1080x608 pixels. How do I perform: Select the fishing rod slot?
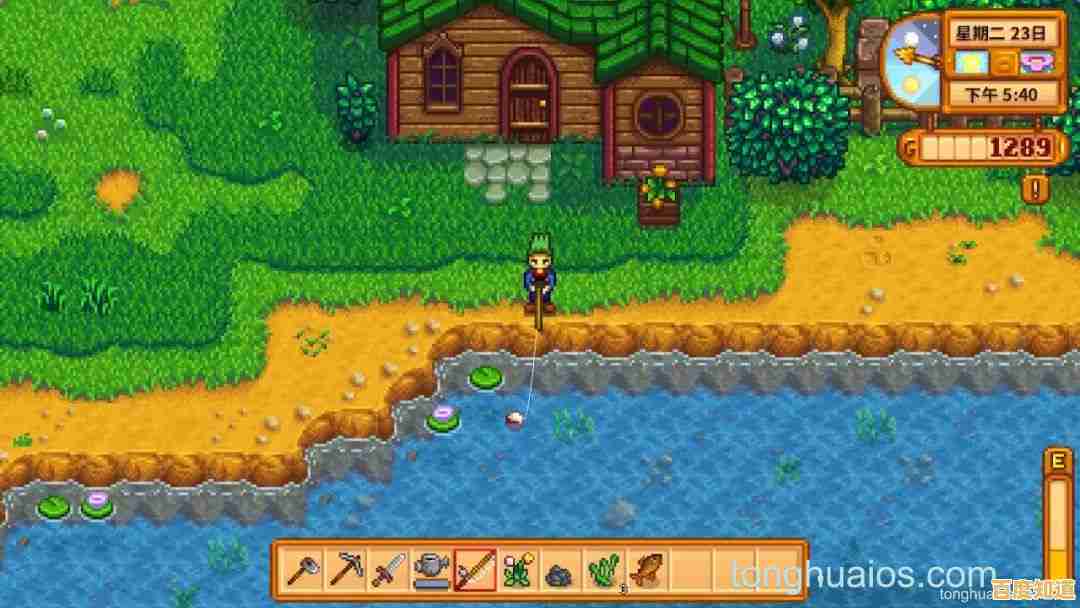point(474,571)
